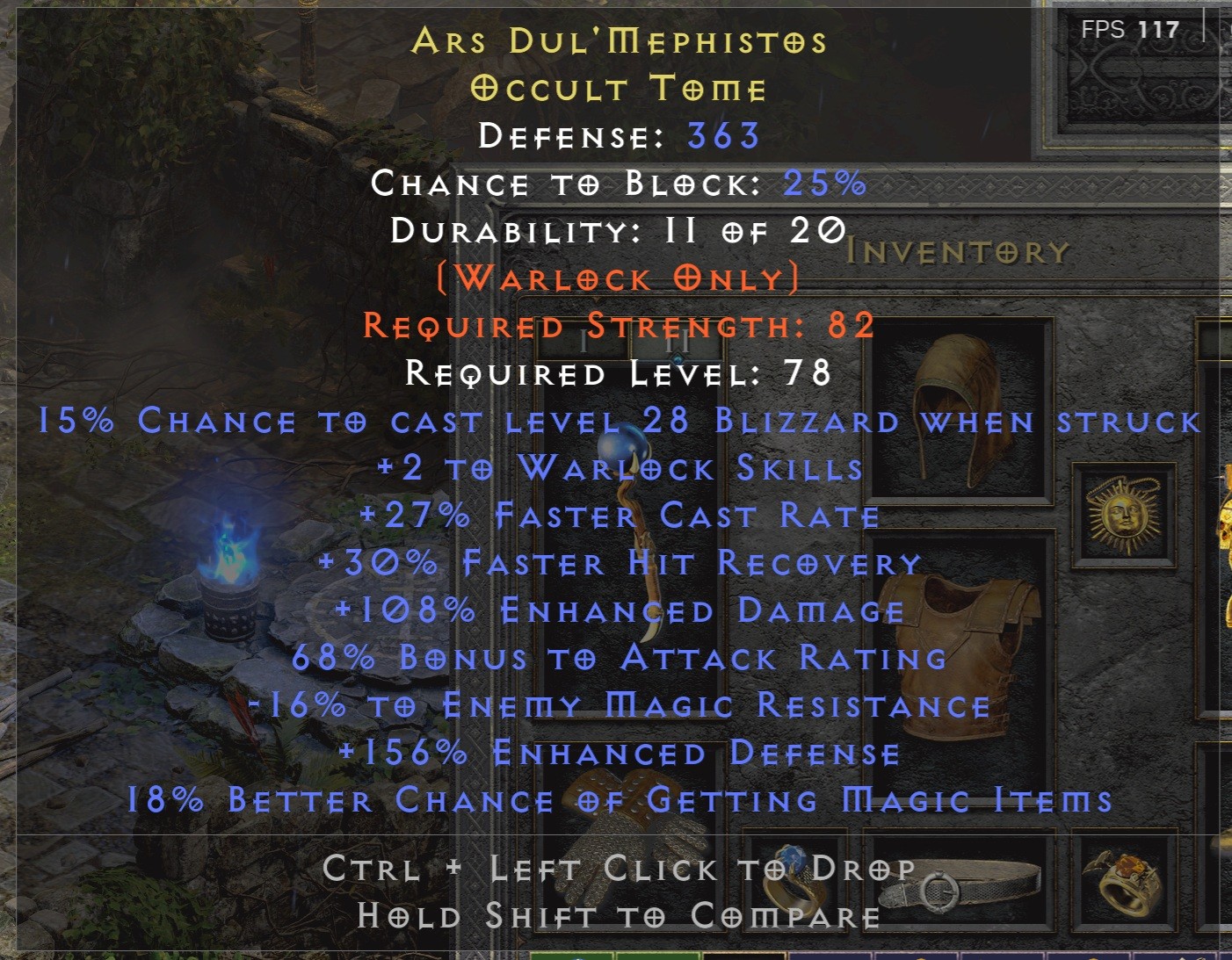Click the Chance to Block value
This screenshot has width=1232, height=960.
click(x=822, y=183)
